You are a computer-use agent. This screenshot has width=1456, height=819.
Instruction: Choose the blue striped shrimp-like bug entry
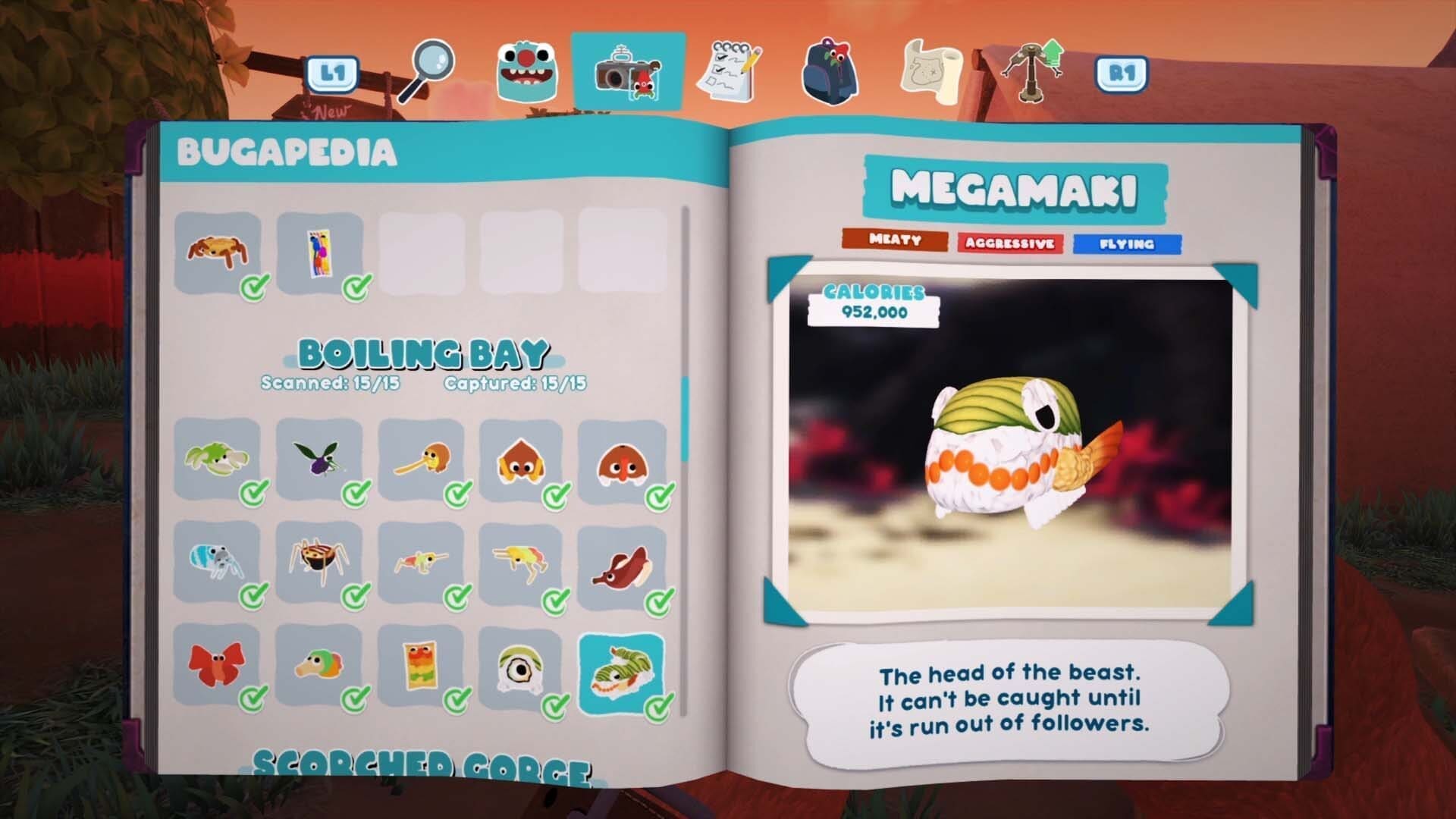tap(216, 562)
